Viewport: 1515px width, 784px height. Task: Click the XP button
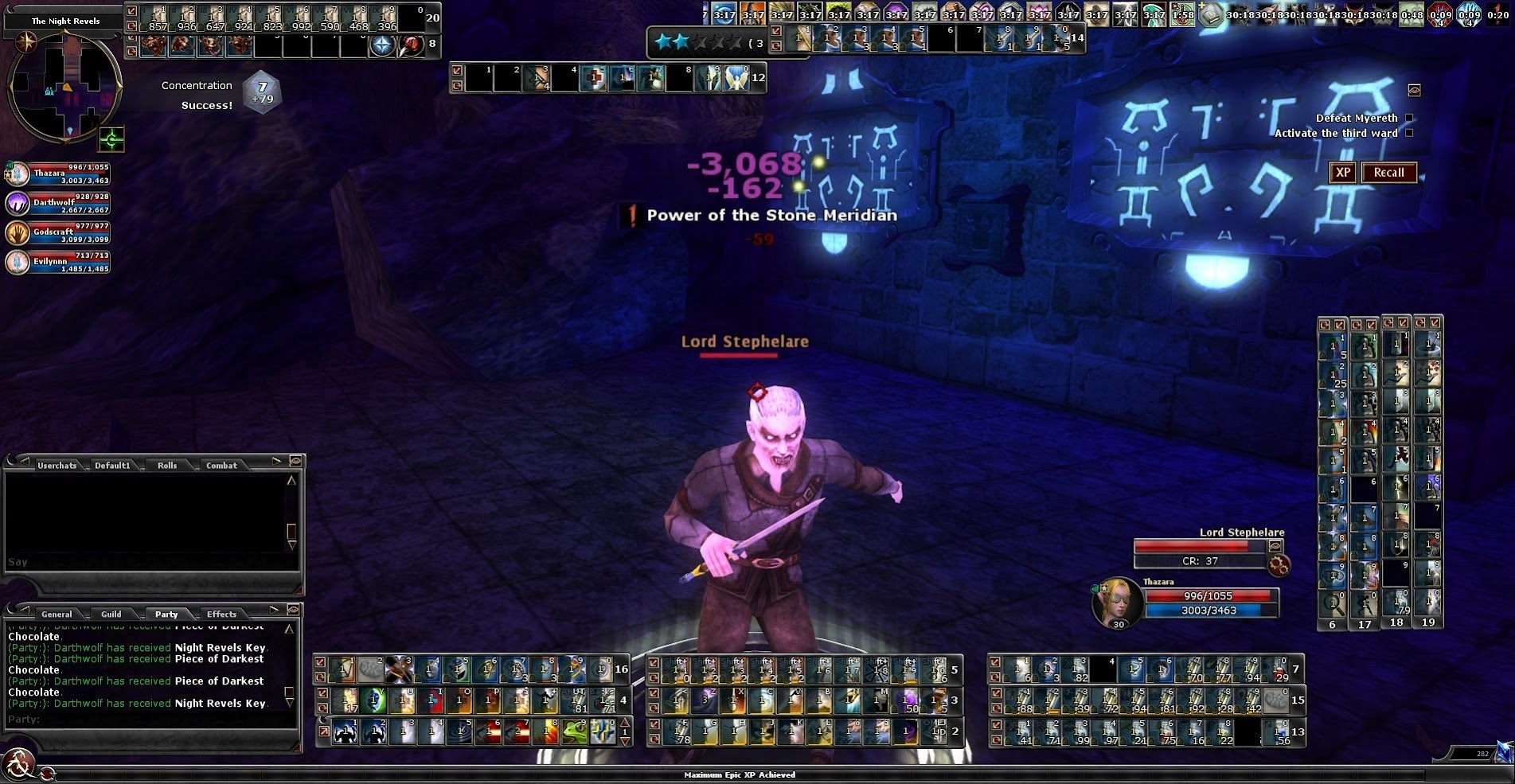(x=1342, y=173)
